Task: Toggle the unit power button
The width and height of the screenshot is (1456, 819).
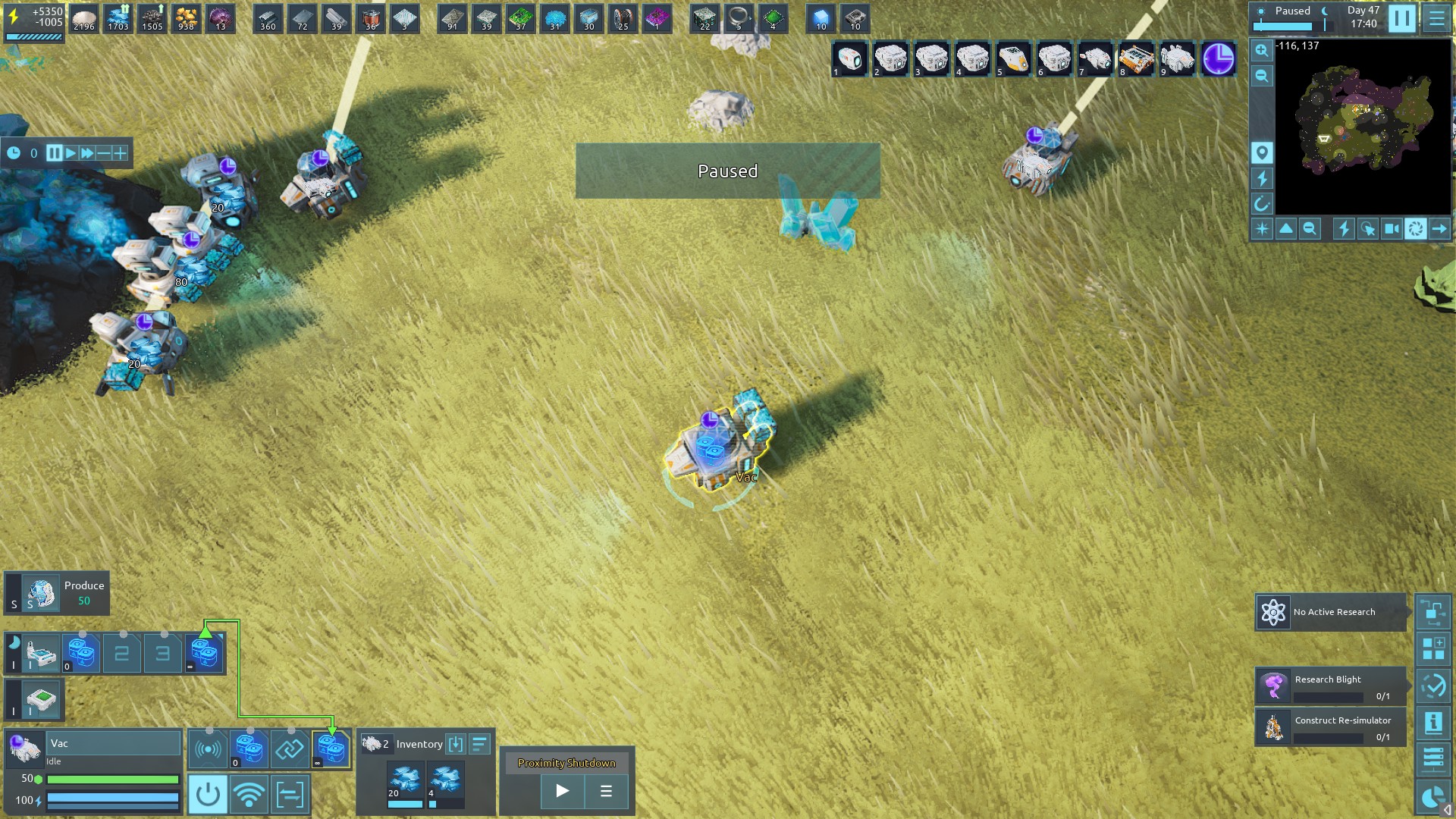Action: click(x=207, y=795)
